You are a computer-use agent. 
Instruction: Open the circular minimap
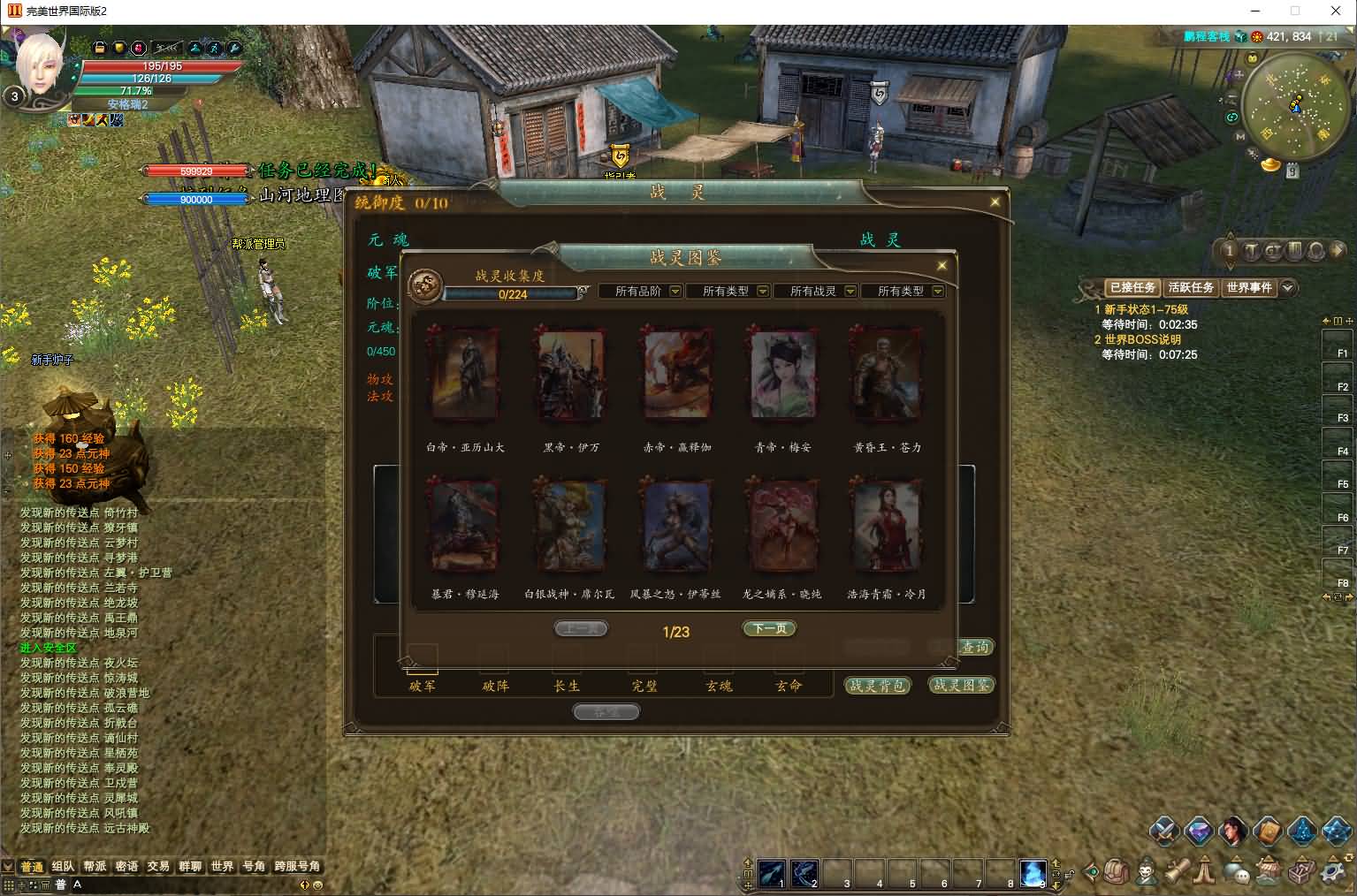point(1294,105)
